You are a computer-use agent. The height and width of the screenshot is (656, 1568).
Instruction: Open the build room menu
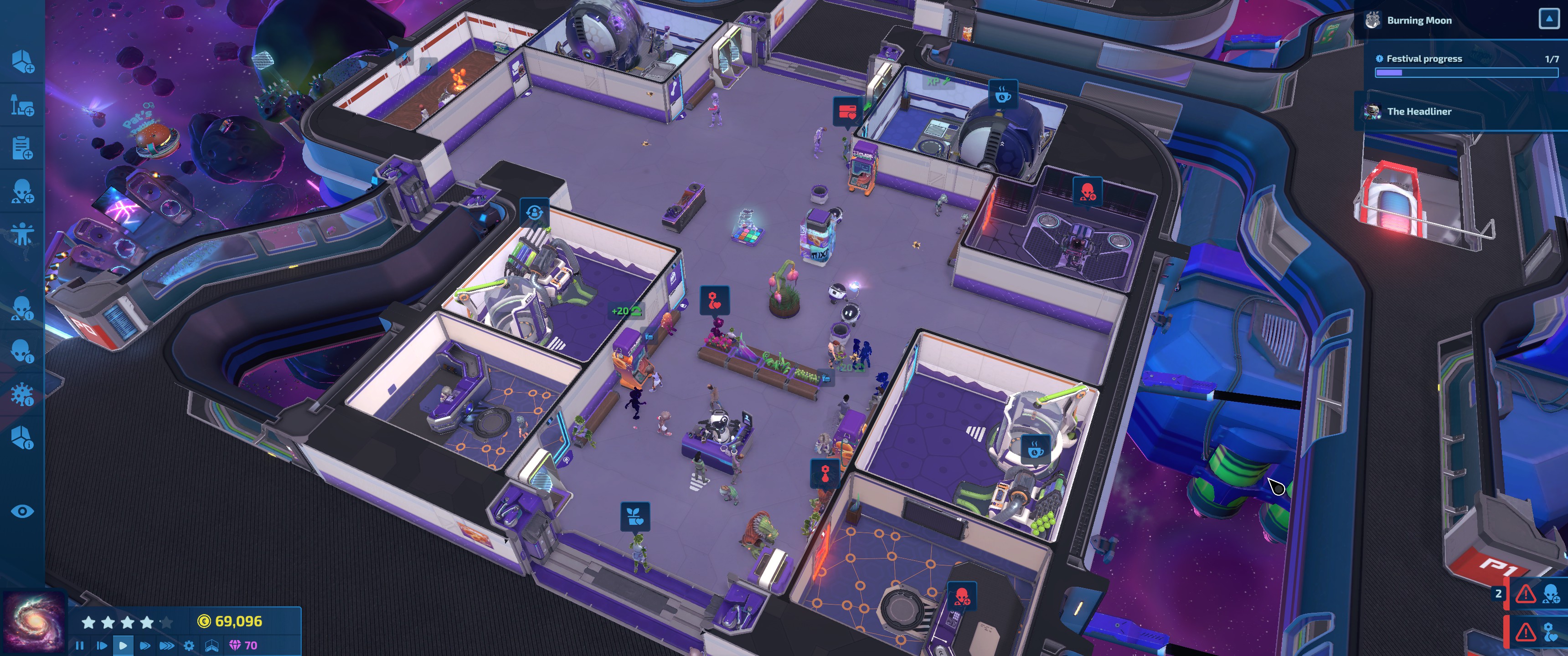[22, 61]
